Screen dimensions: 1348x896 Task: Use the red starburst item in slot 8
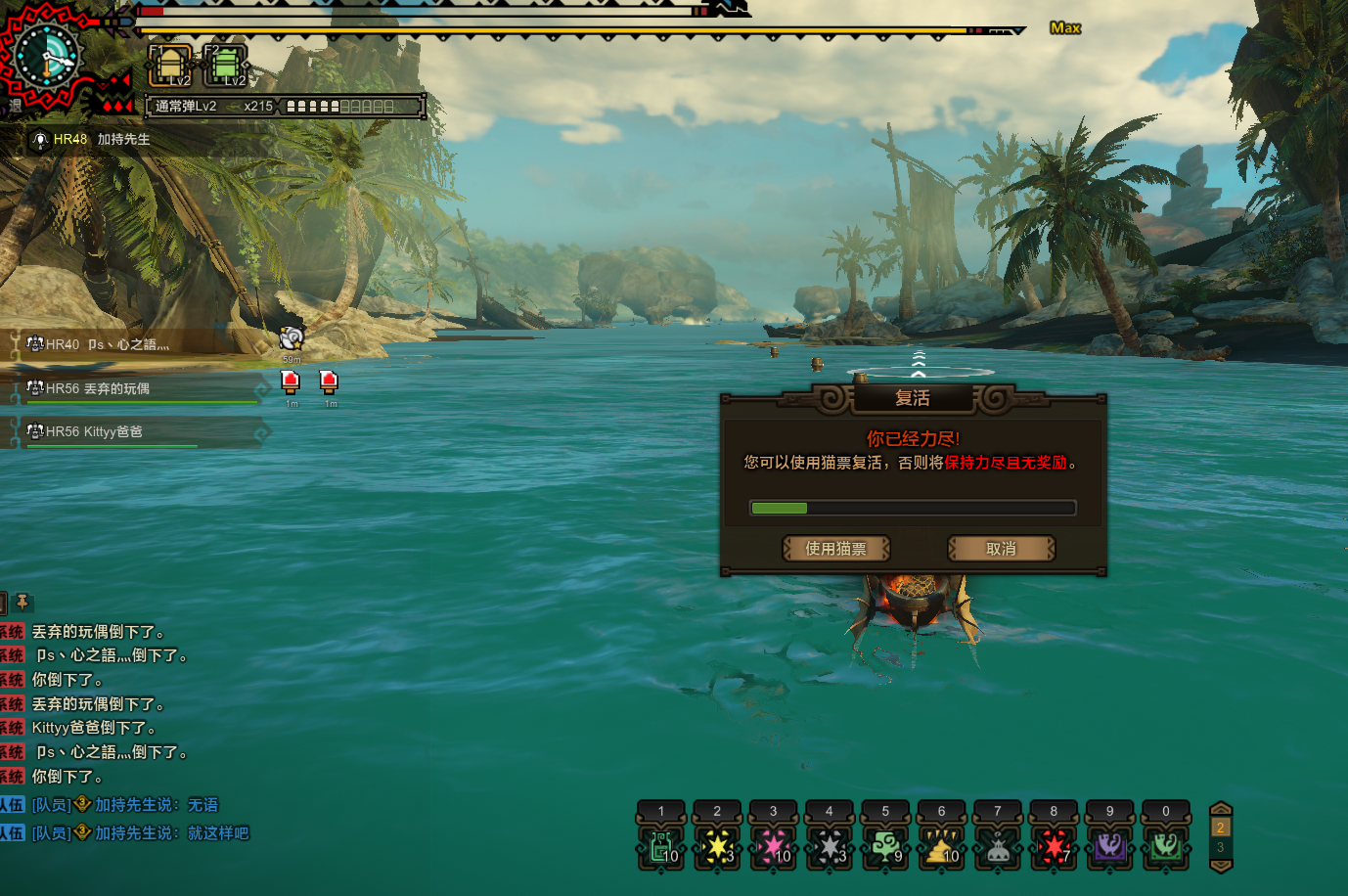point(1054,846)
